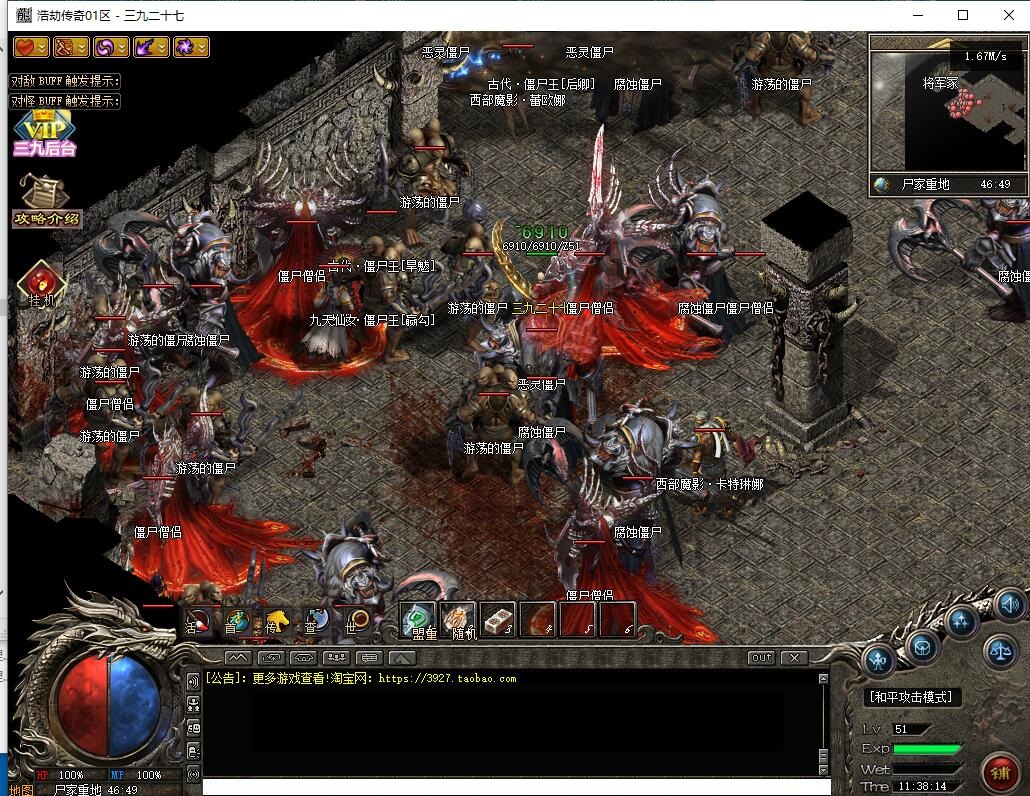Open the skills sparkle round button

pos(962,621)
